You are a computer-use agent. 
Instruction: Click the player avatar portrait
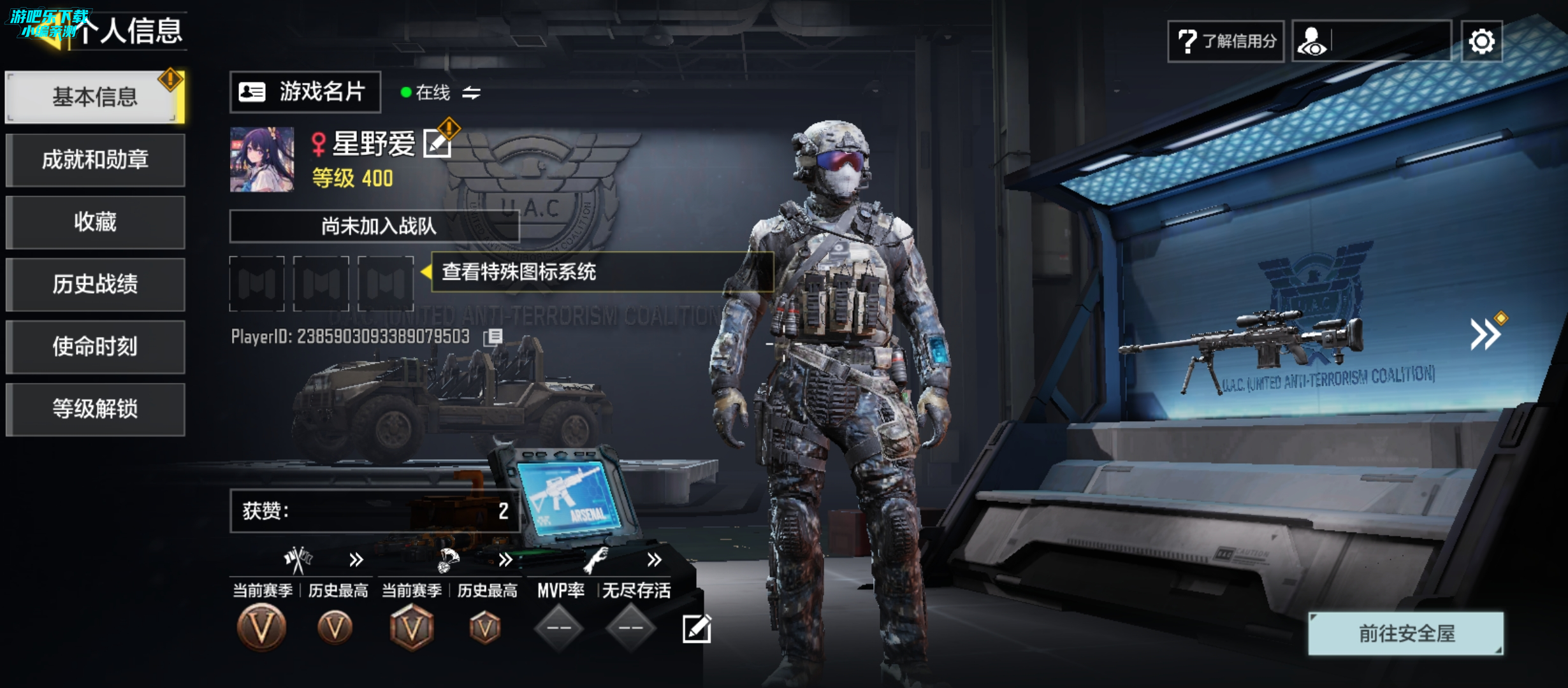262,159
